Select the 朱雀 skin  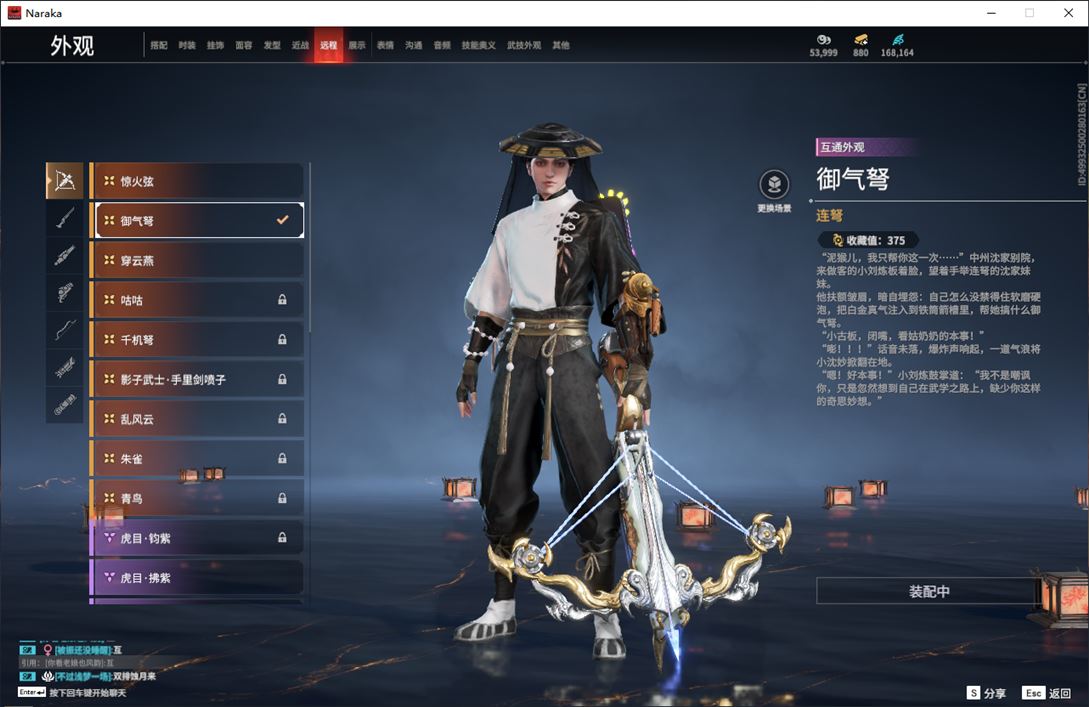(x=198, y=459)
